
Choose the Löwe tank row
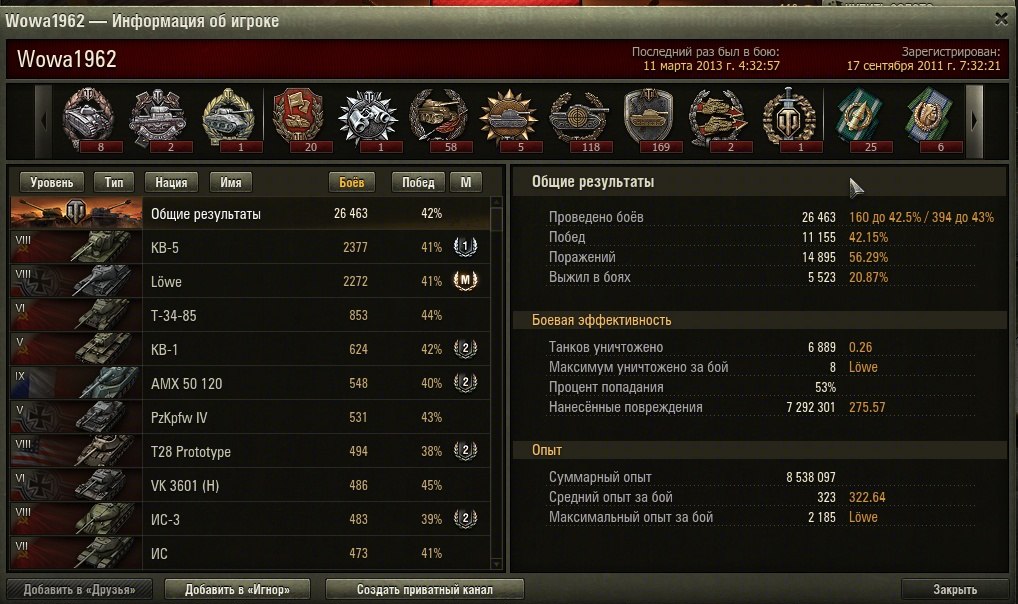point(250,281)
